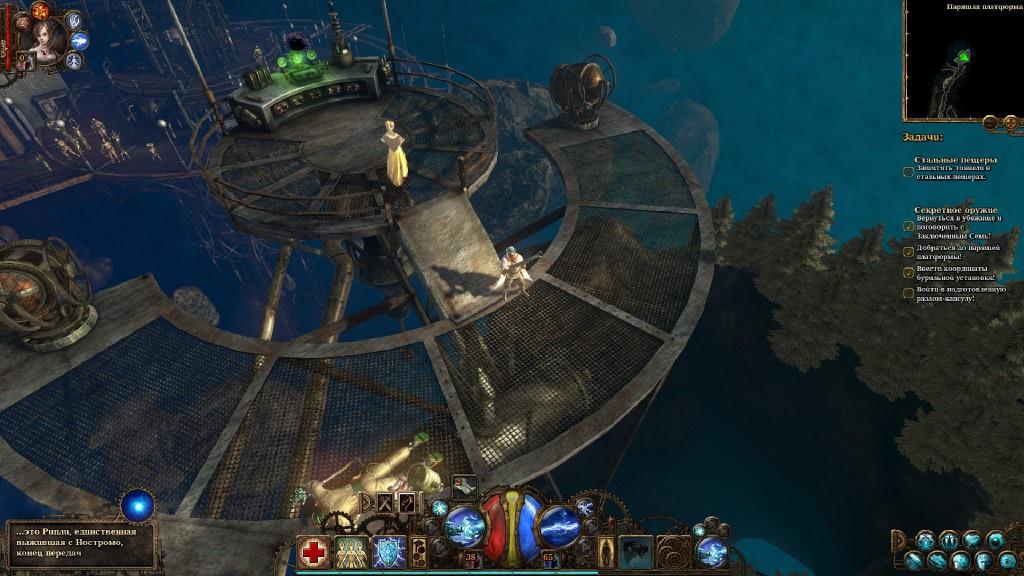The image size is (1024, 576).
Task: Use the red cross healing slot
Action: [x=314, y=552]
